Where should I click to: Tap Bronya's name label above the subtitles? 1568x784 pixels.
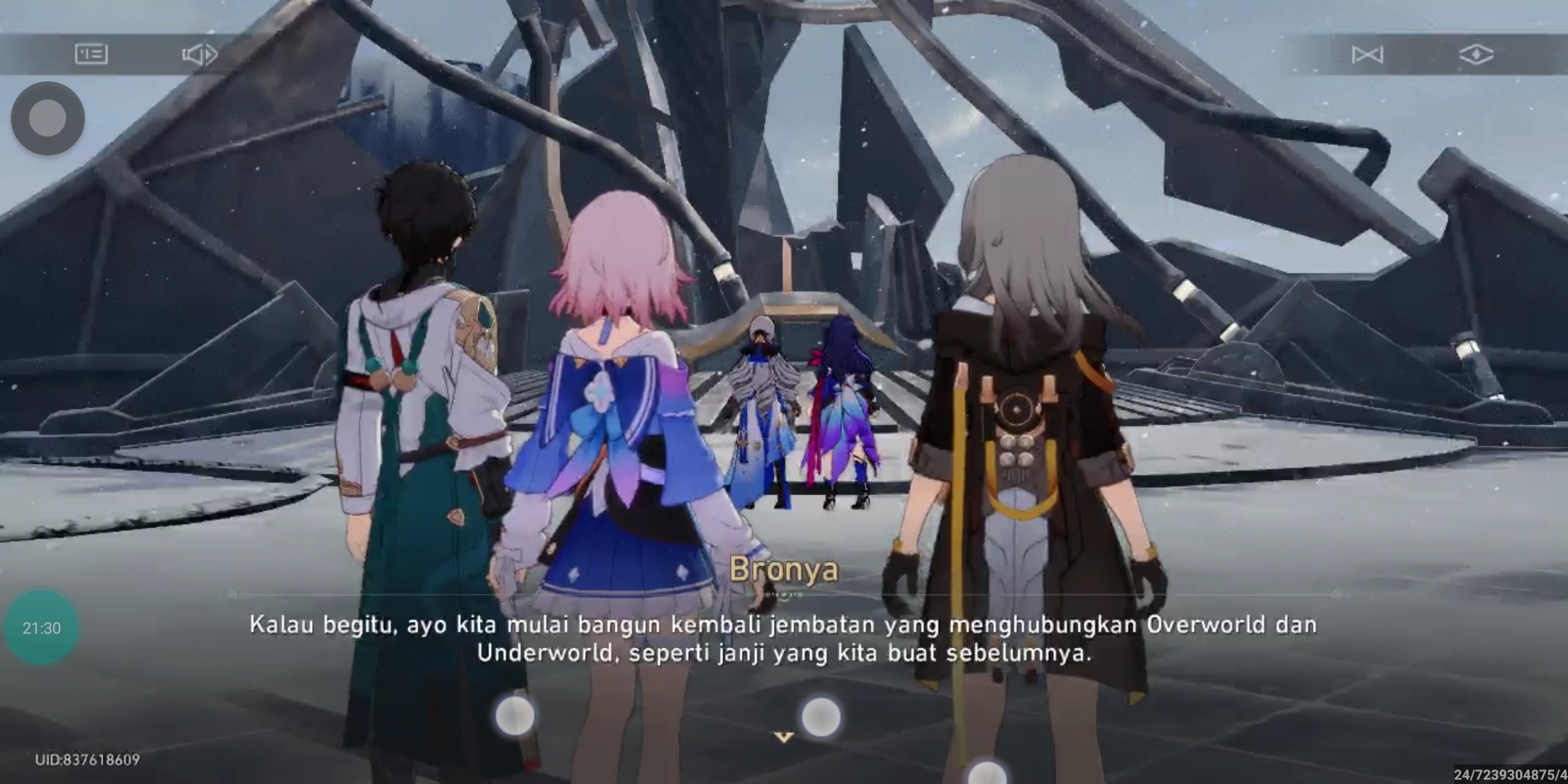click(784, 572)
